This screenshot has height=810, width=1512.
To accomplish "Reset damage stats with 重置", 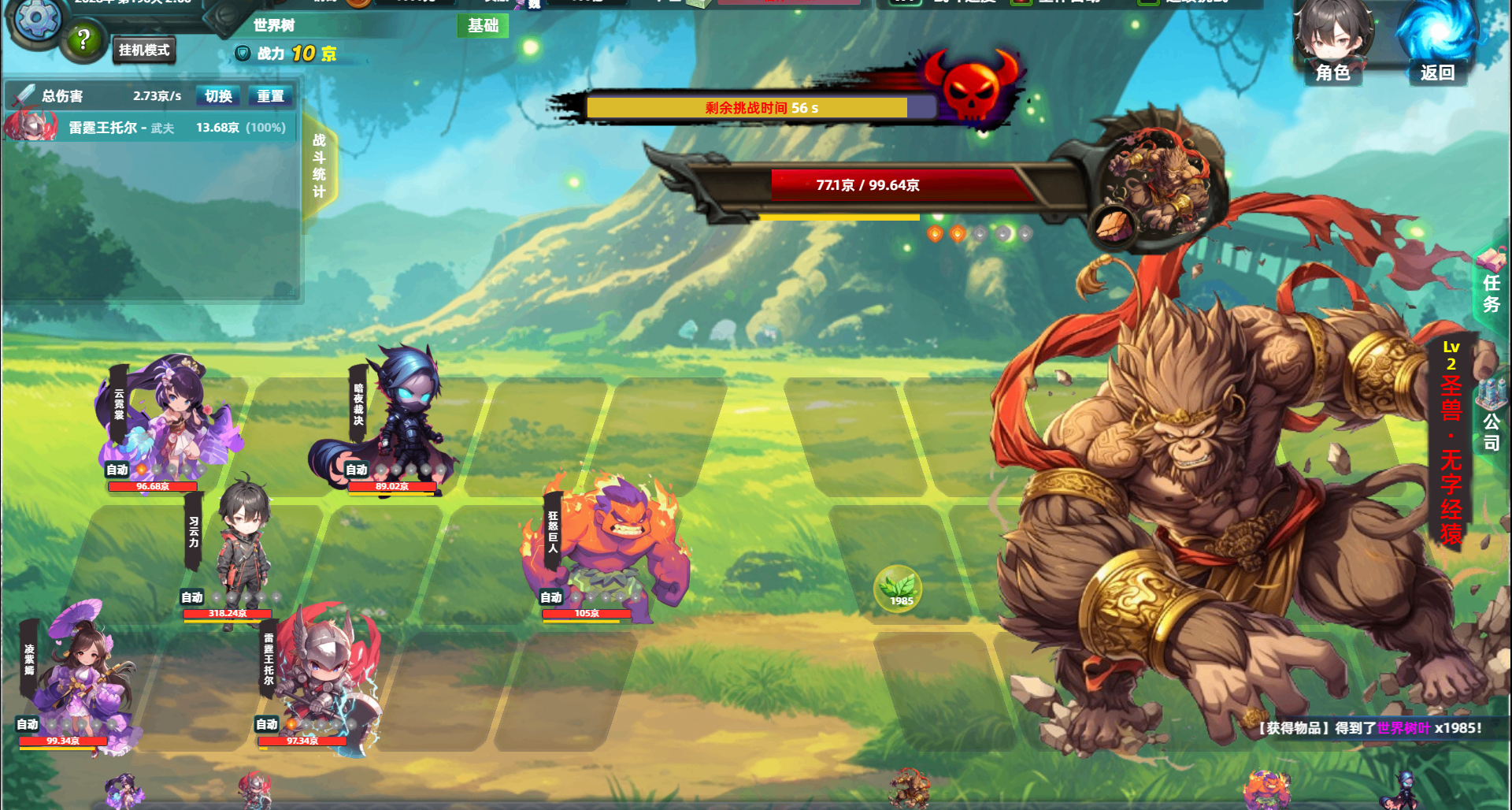I will pyautogui.click(x=270, y=96).
